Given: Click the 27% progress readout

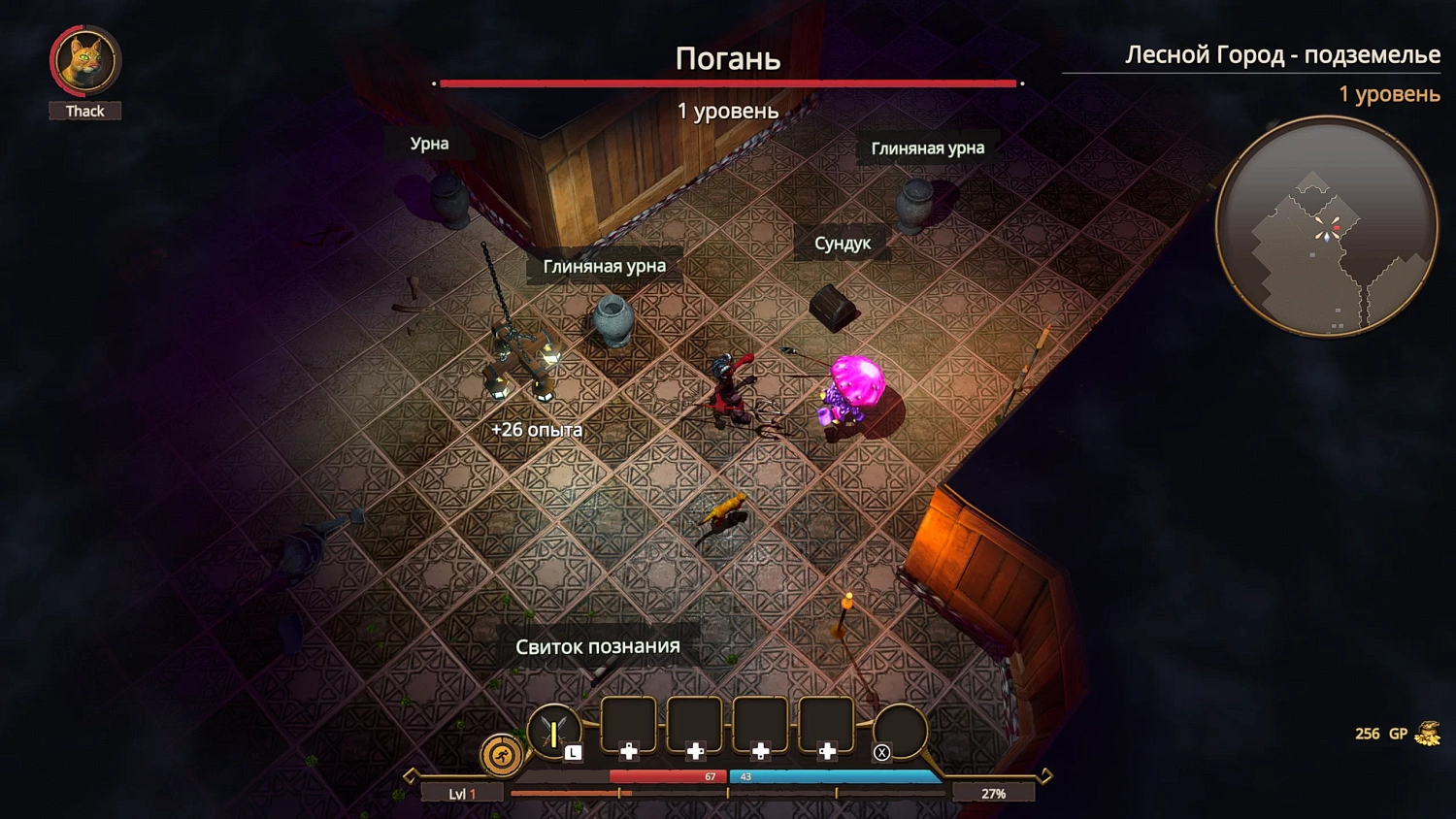Looking at the screenshot, I should [x=996, y=793].
